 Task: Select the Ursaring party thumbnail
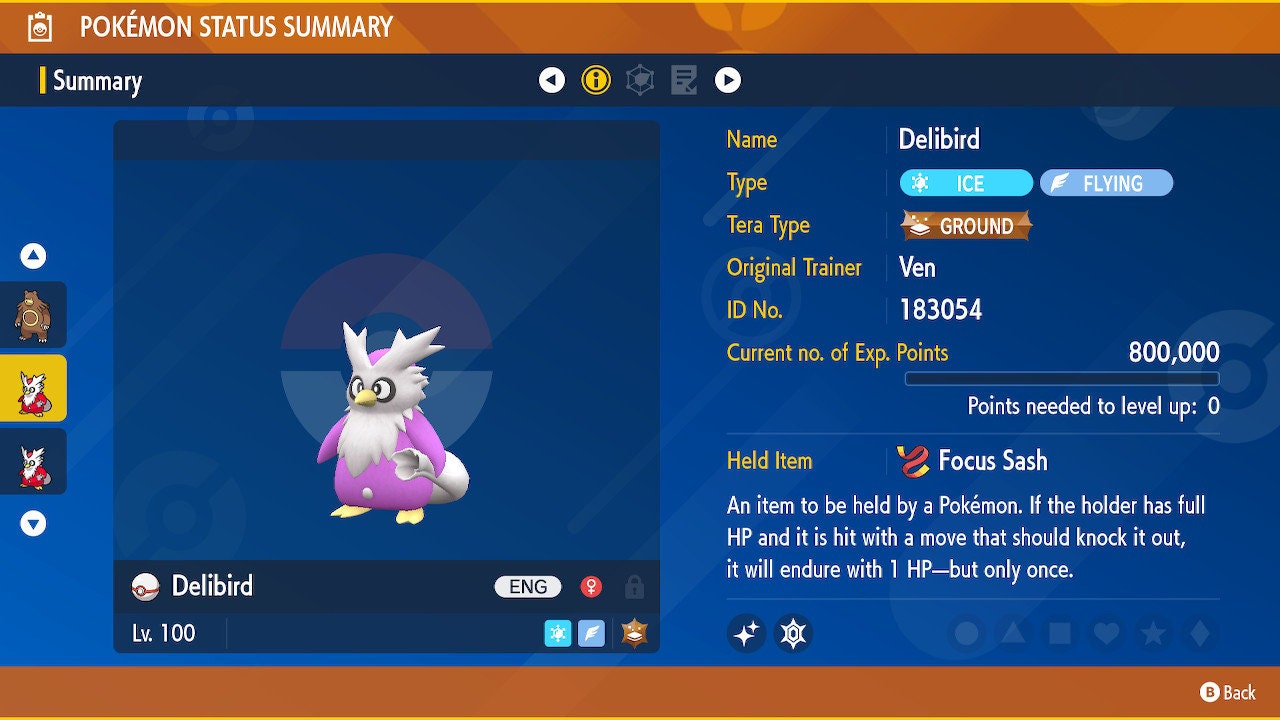(32, 314)
